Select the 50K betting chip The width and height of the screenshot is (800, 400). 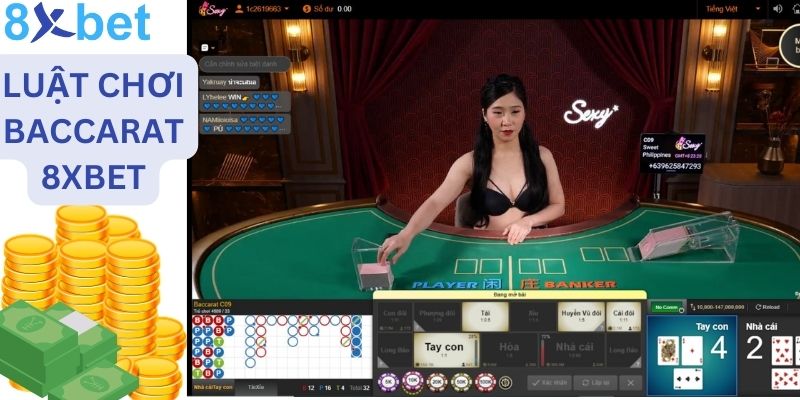[x=460, y=382]
